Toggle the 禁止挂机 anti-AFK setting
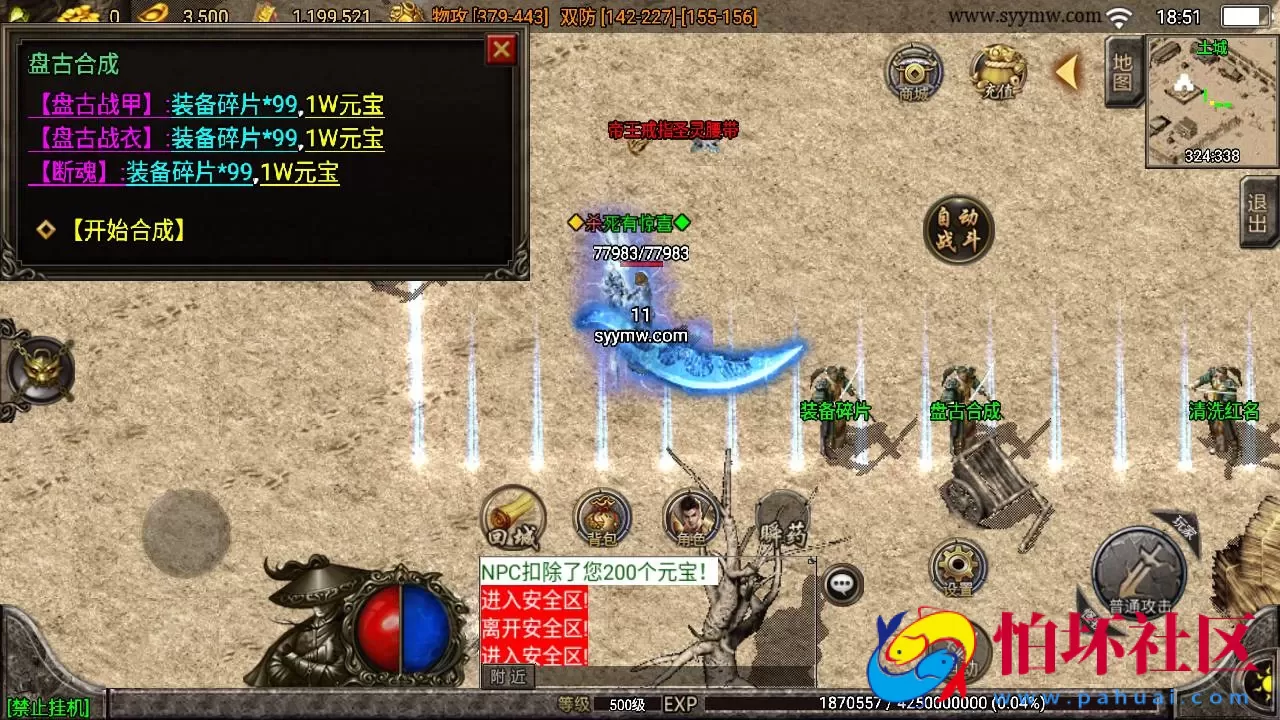This screenshot has height=720, width=1280. point(45,707)
